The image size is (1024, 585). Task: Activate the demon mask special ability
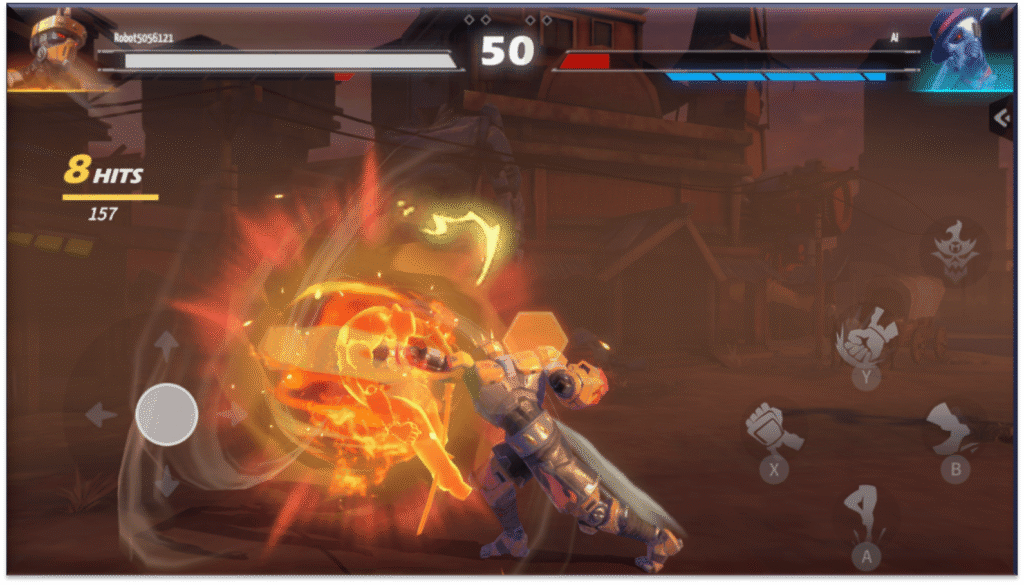click(x=953, y=249)
